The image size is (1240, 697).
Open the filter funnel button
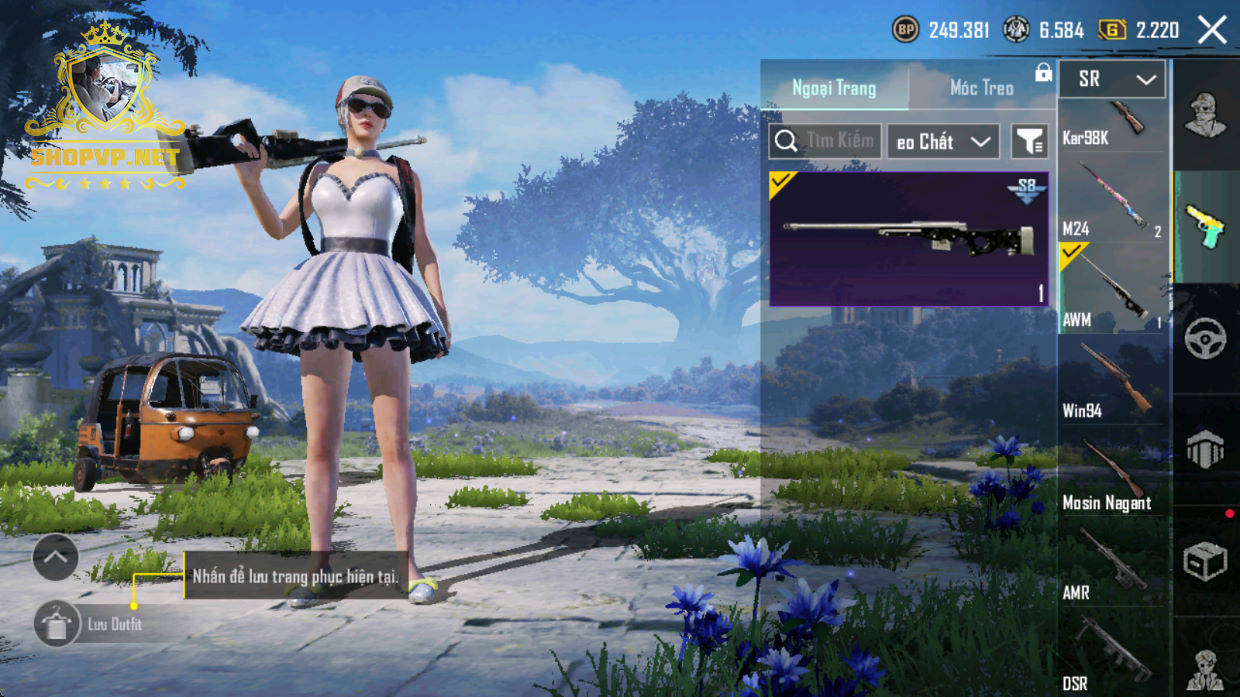pyautogui.click(x=1028, y=142)
